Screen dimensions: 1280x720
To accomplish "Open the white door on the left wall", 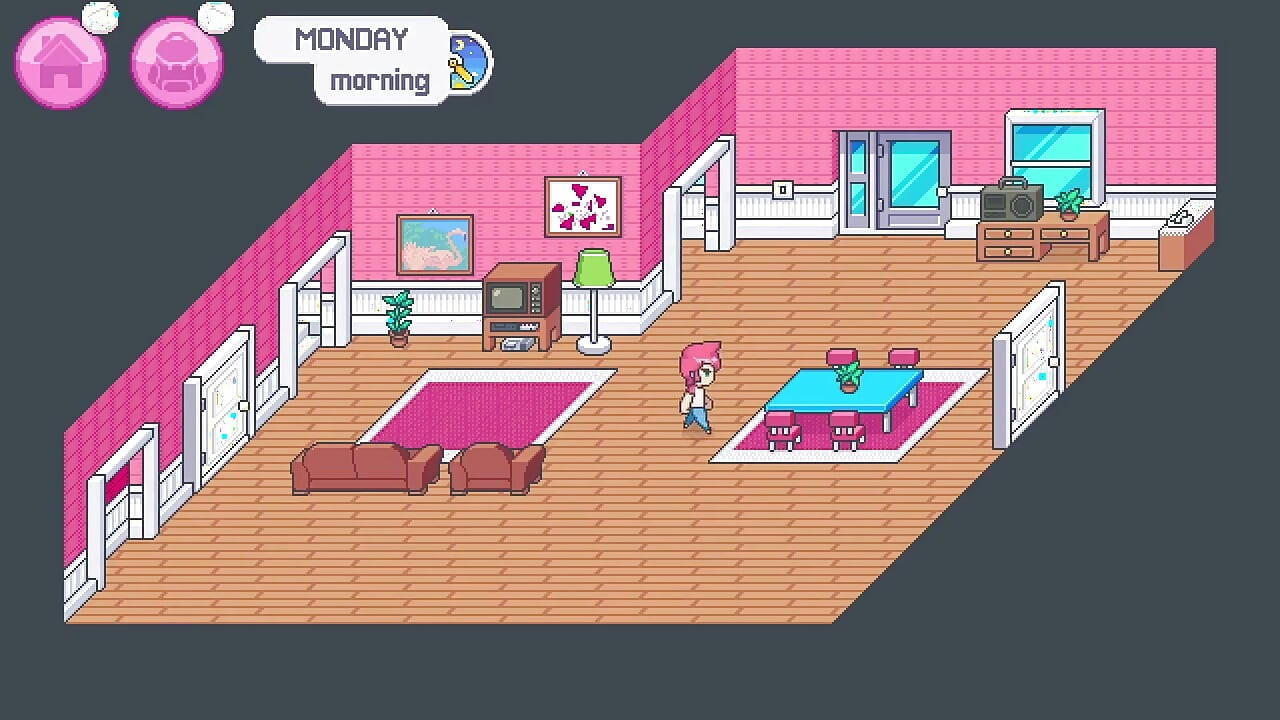I will (222, 400).
